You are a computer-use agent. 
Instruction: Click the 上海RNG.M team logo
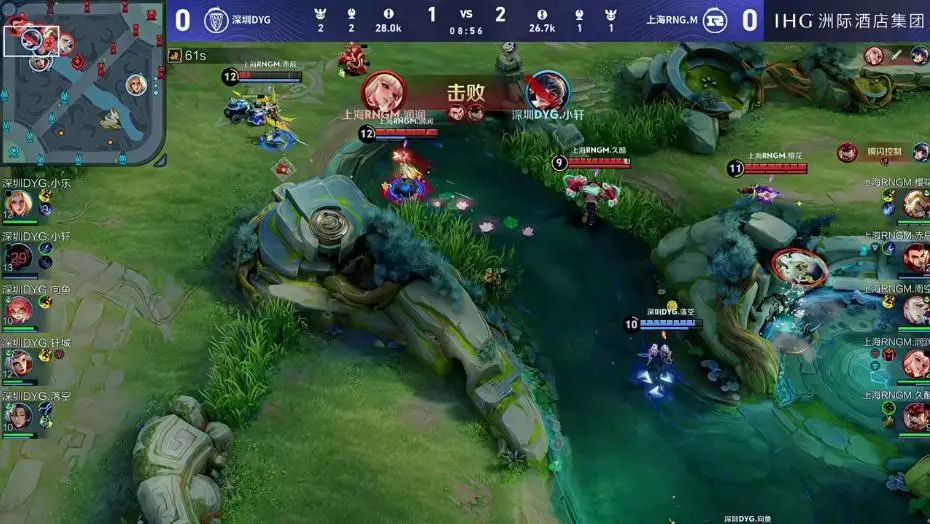tap(714, 20)
